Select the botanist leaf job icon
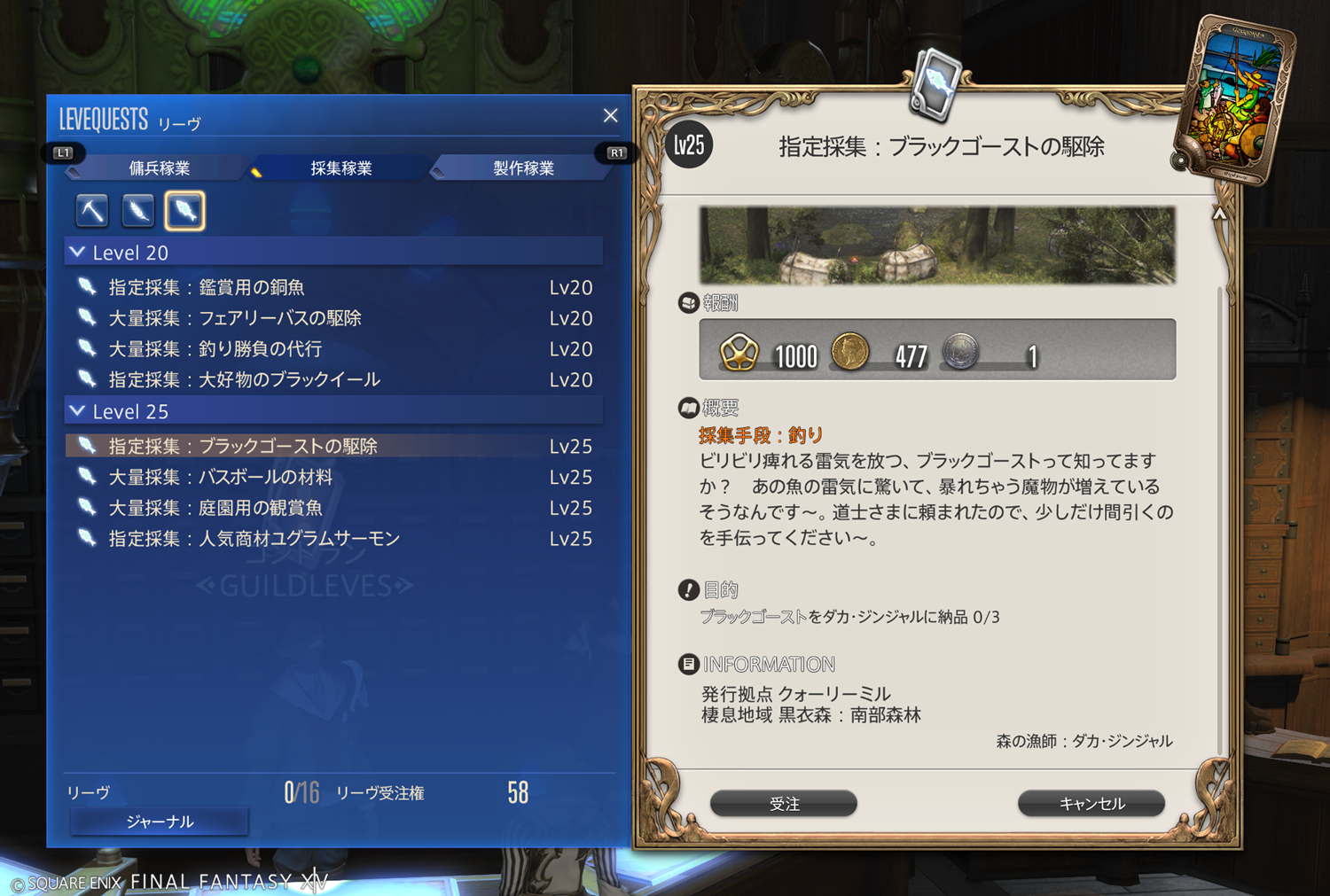The width and height of the screenshot is (1330, 896). (138, 211)
